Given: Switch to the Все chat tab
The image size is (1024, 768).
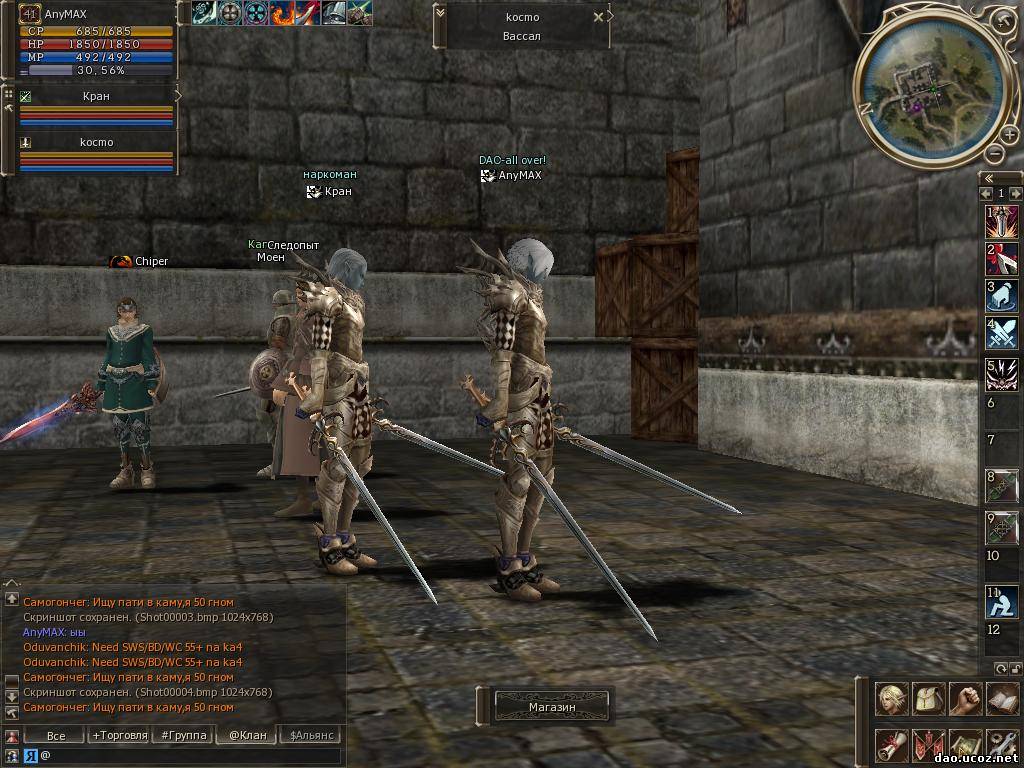Looking at the screenshot, I should pyautogui.click(x=56, y=736).
